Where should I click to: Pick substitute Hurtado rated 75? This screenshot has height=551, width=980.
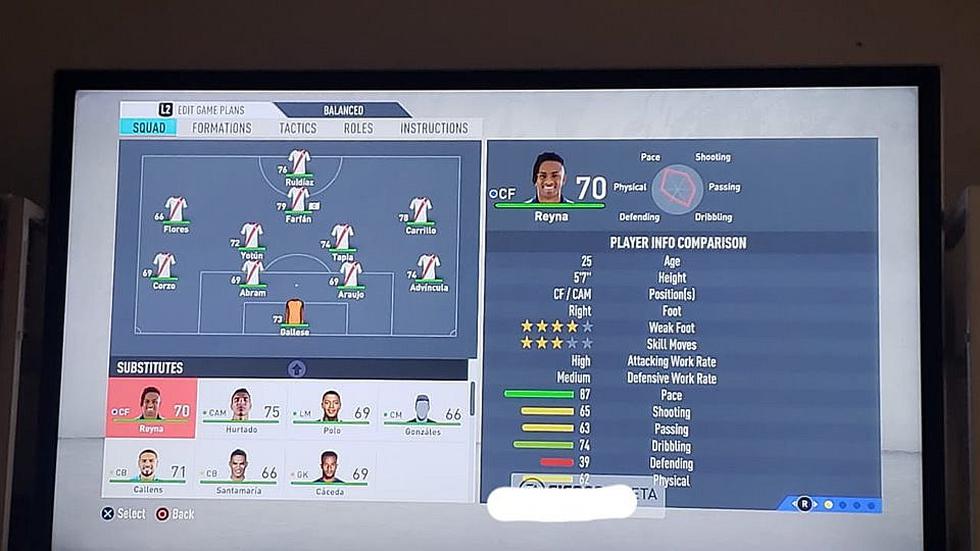click(241, 408)
